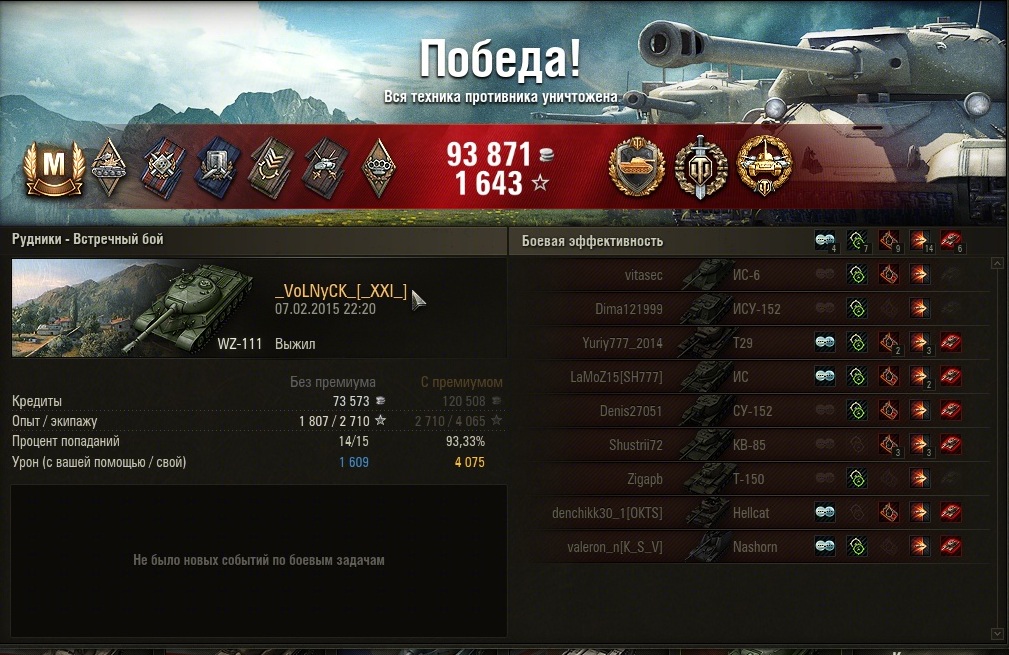Viewport: 1009px width, 655px height.
Task: Click the scrollbar down arrow in efficiency list
Action: 997,633
